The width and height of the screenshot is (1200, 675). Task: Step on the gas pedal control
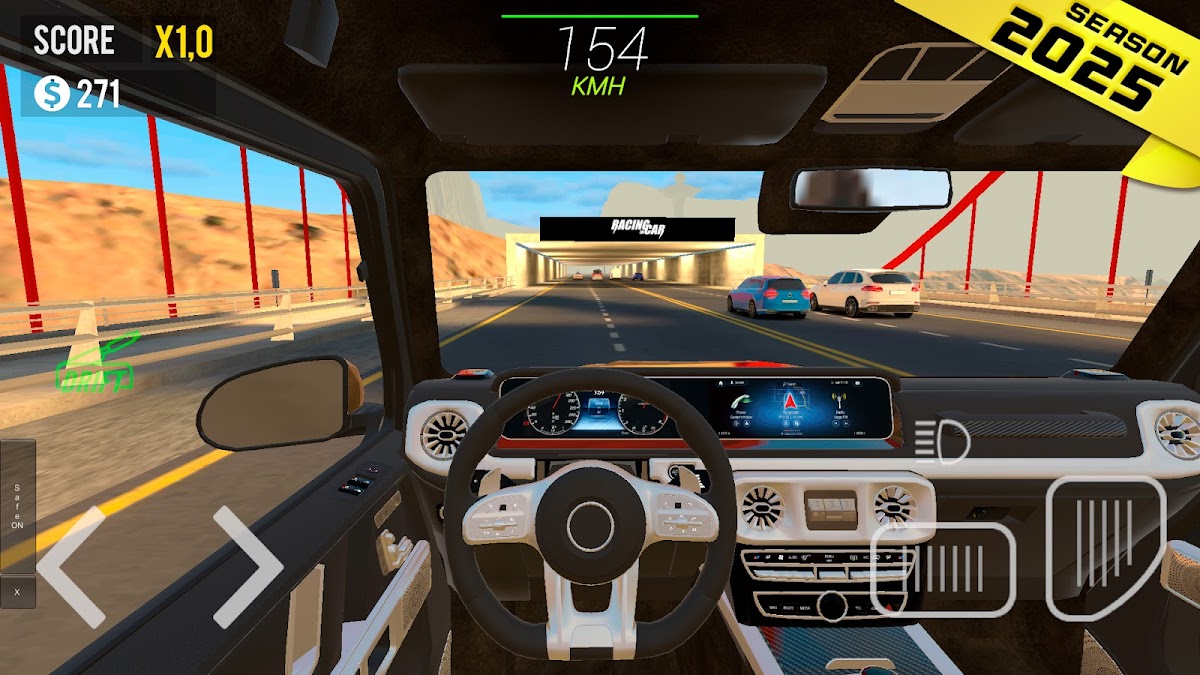(x=1106, y=546)
